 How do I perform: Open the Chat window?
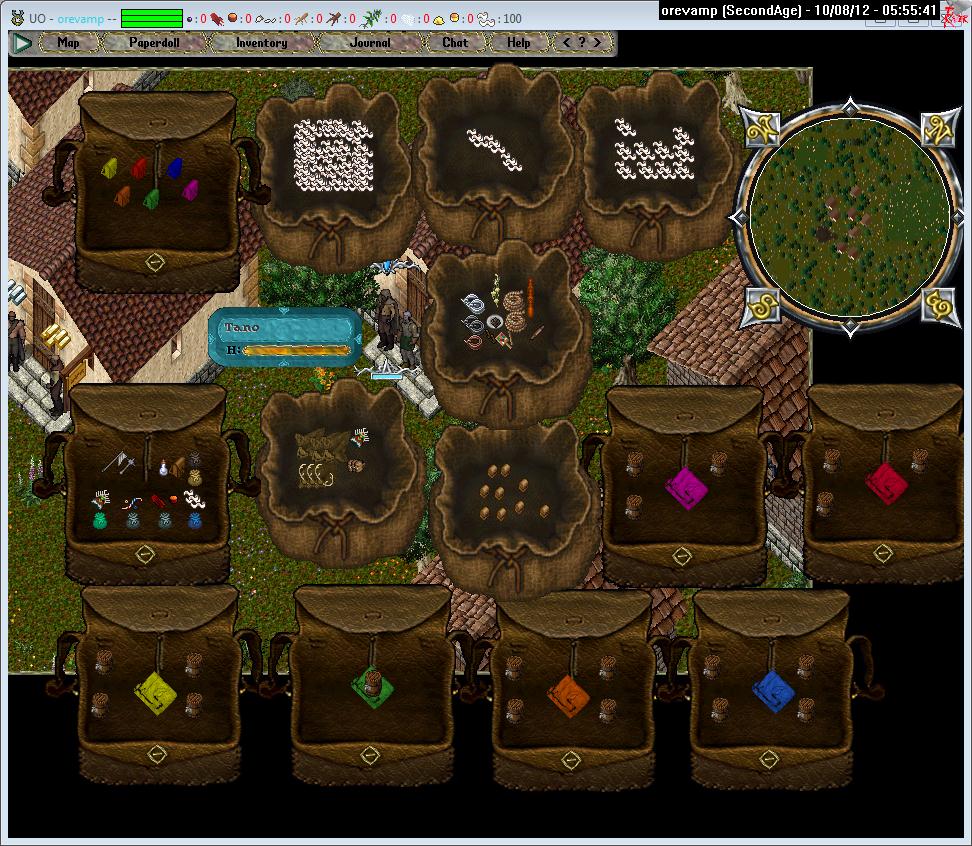pos(455,43)
